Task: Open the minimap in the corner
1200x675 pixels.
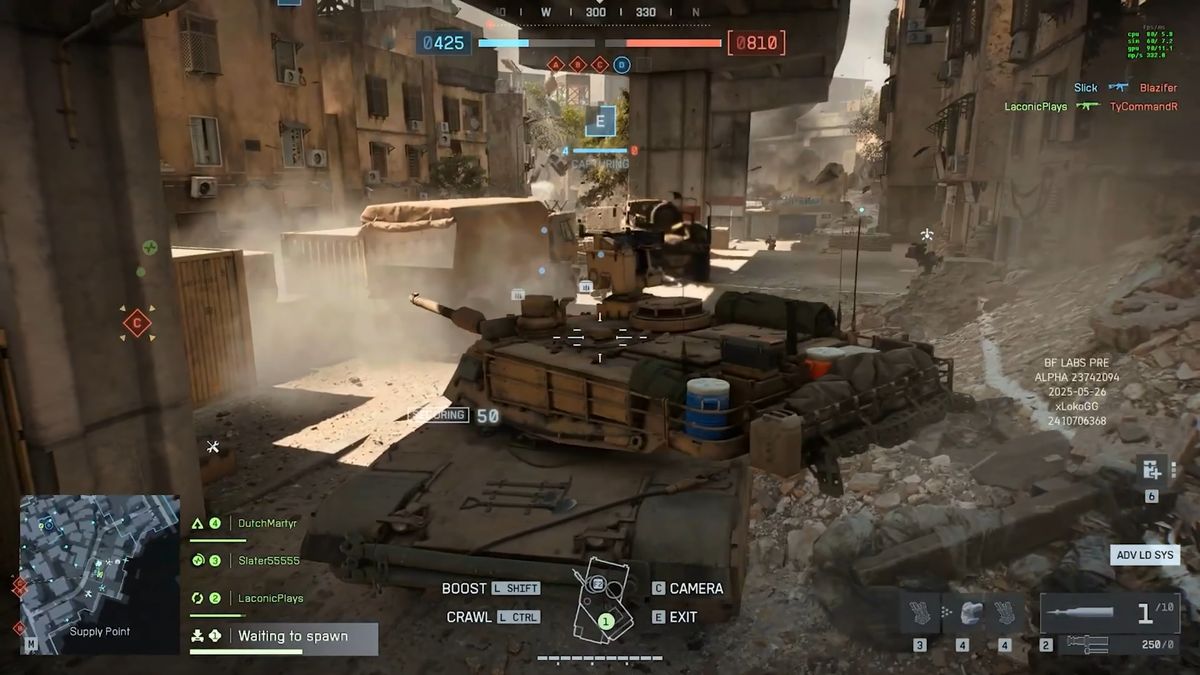Action: tap(99, 574)
